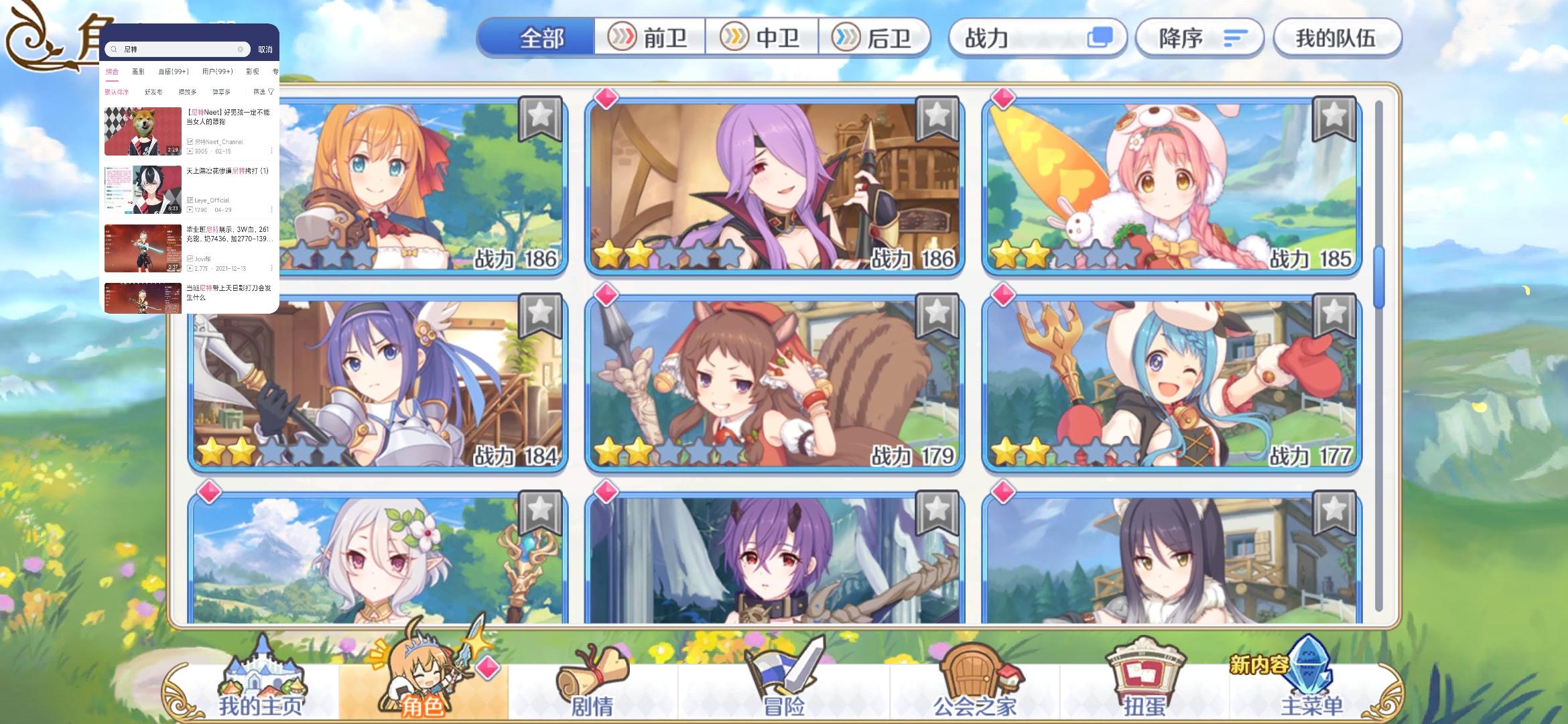Expand the 筛选 filter options in search panel
The image size is (1568, 724).
coord(264,91)
